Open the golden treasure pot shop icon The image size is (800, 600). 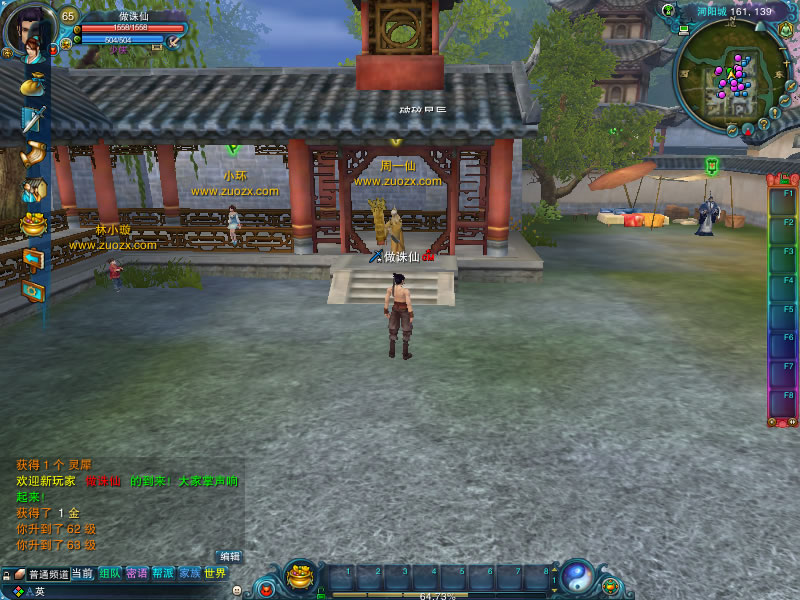tap(33, 224)
